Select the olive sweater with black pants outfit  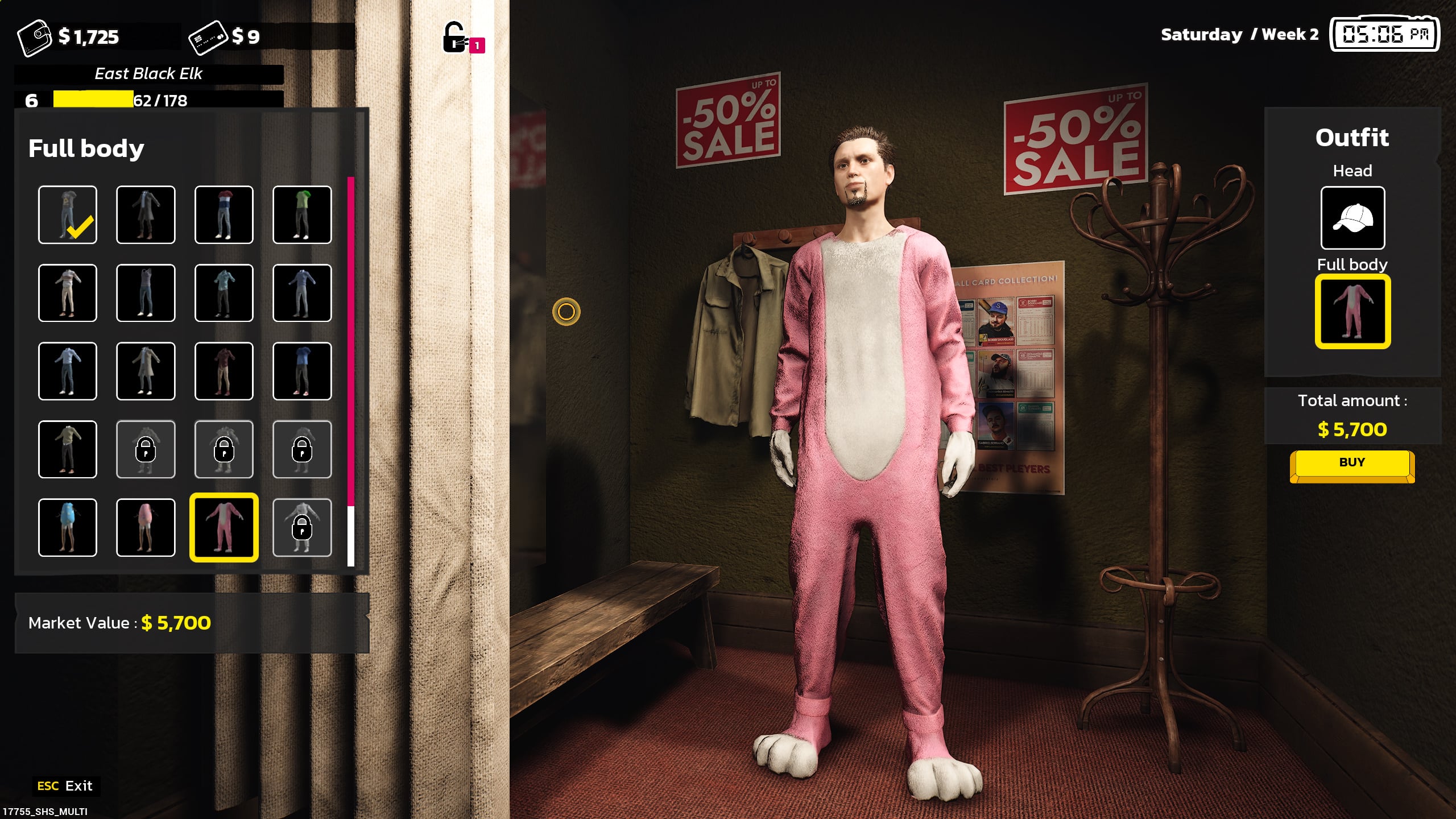pos(68,449)
